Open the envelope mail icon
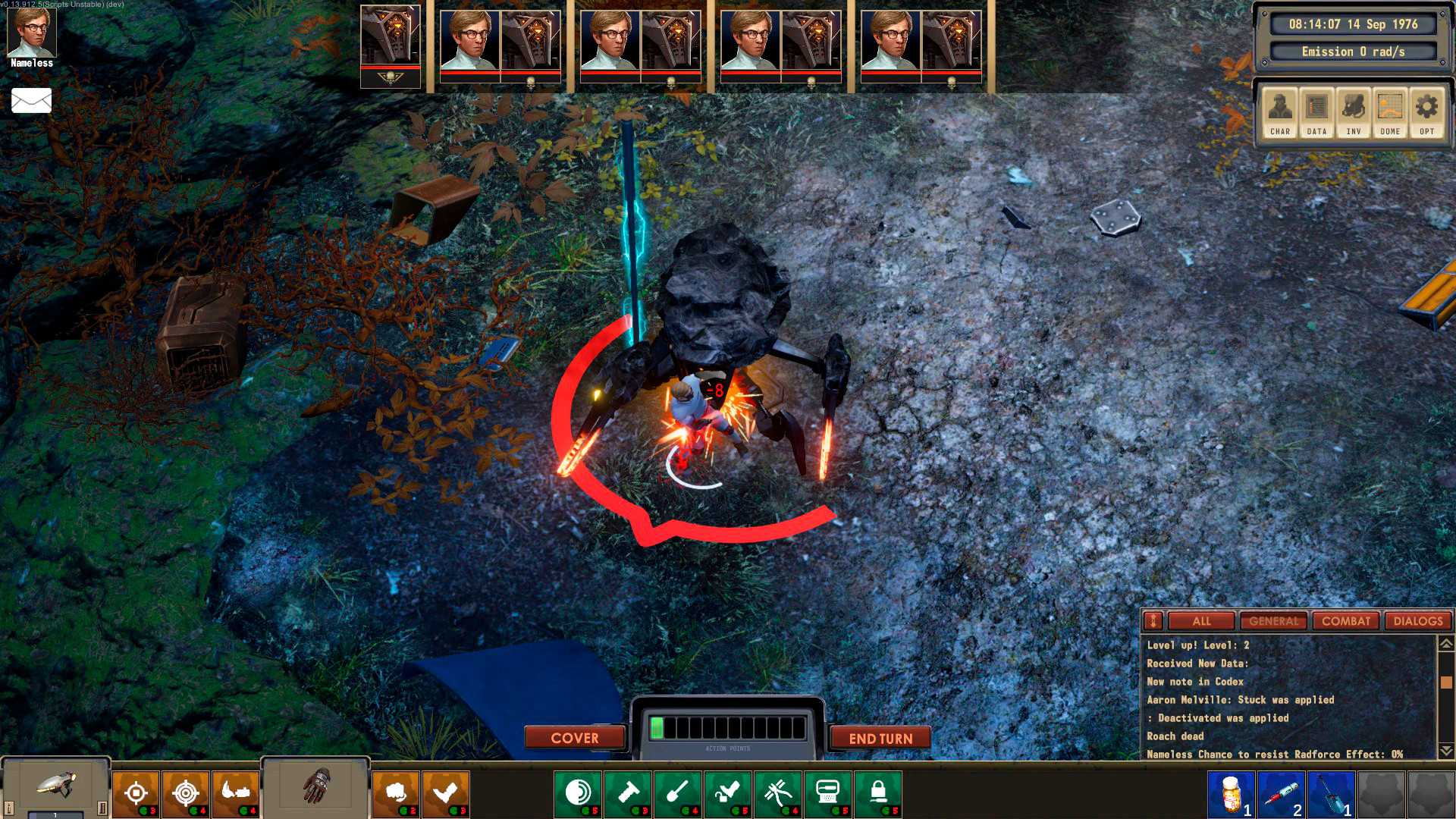 (x=32, y=100)
